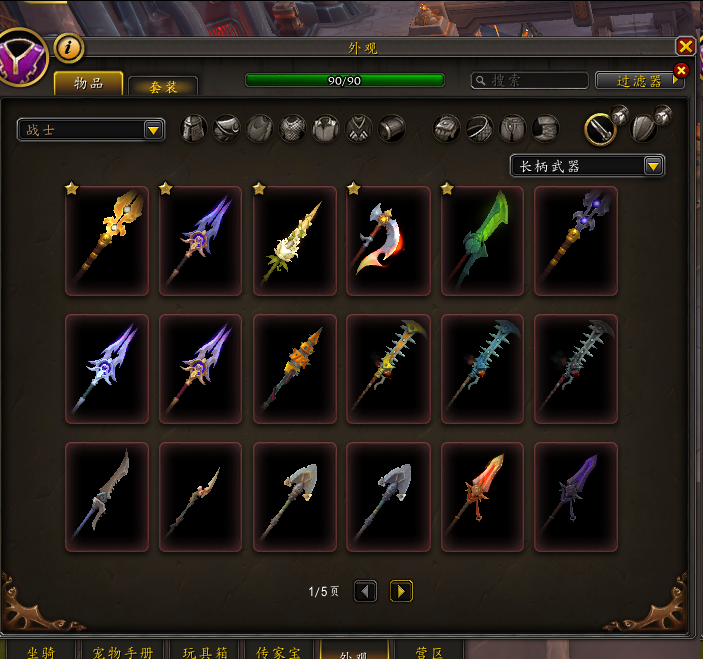Go to the next appearance page

pos(401,591)
